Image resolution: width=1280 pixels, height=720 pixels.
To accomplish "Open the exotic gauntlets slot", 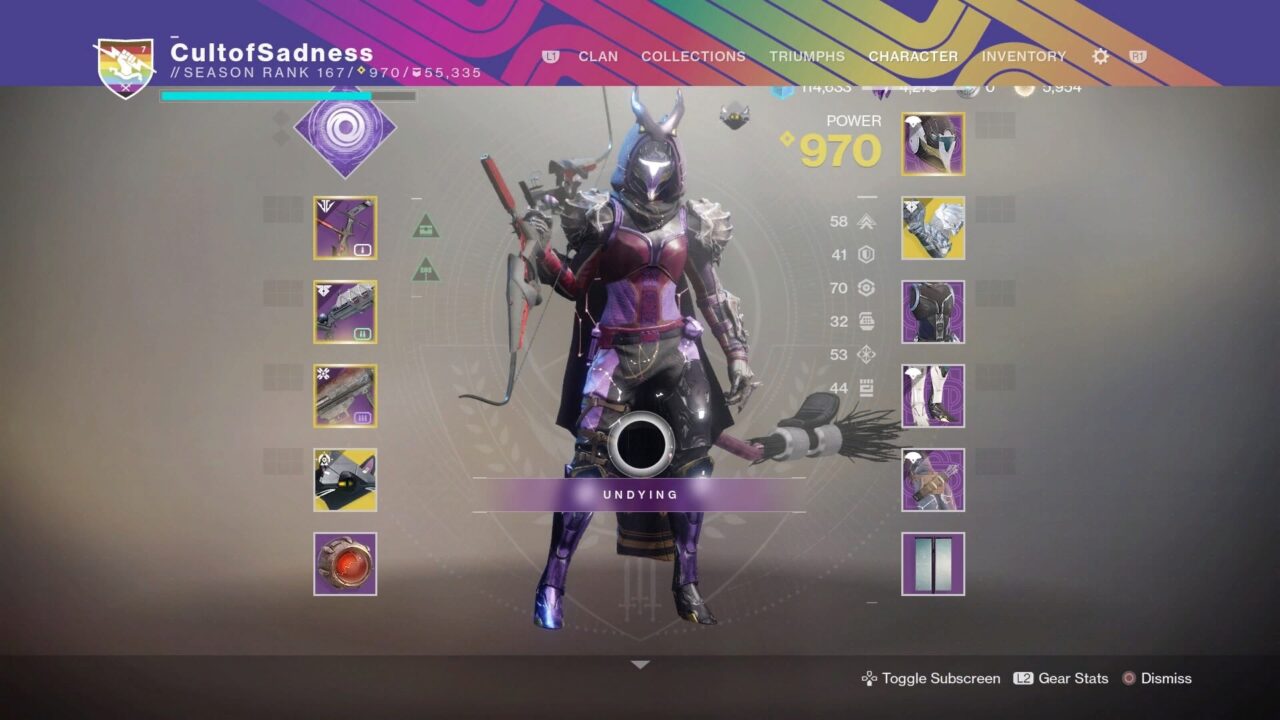I will [932, 227].
